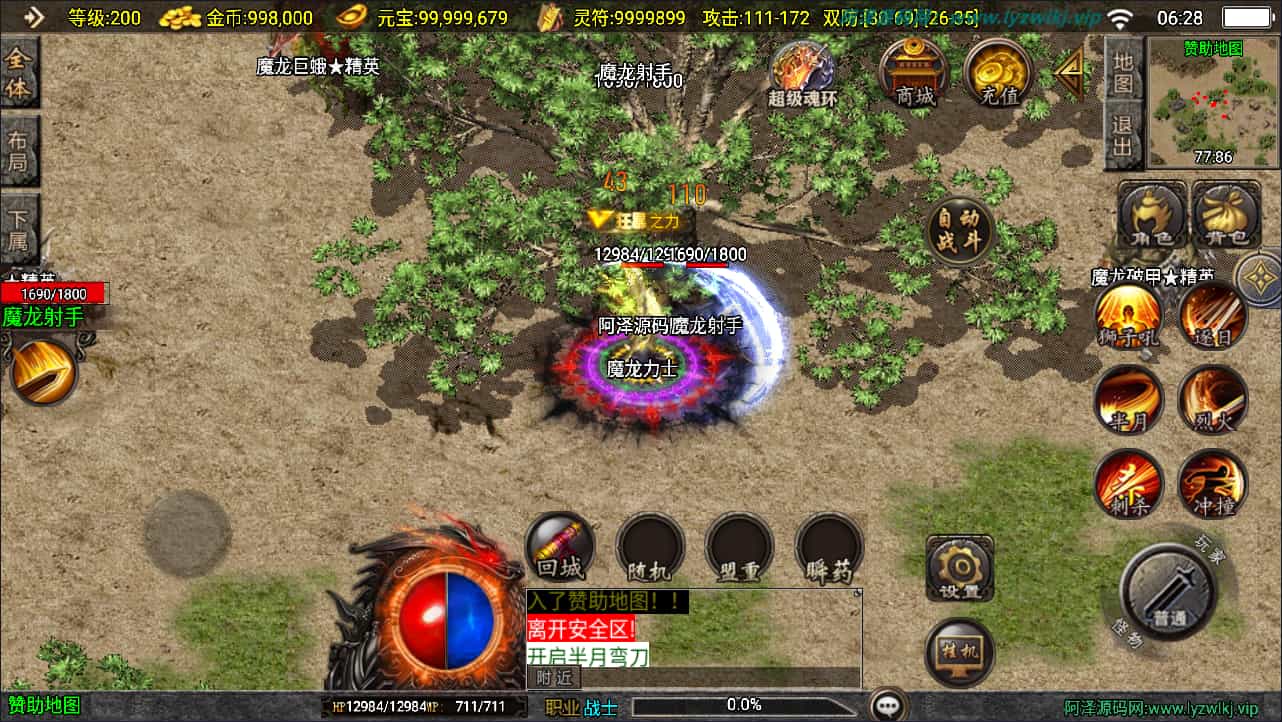Use the 烈火 flame skill
This screenshot has height=722, width=1282.
[x=1213, y=399]
